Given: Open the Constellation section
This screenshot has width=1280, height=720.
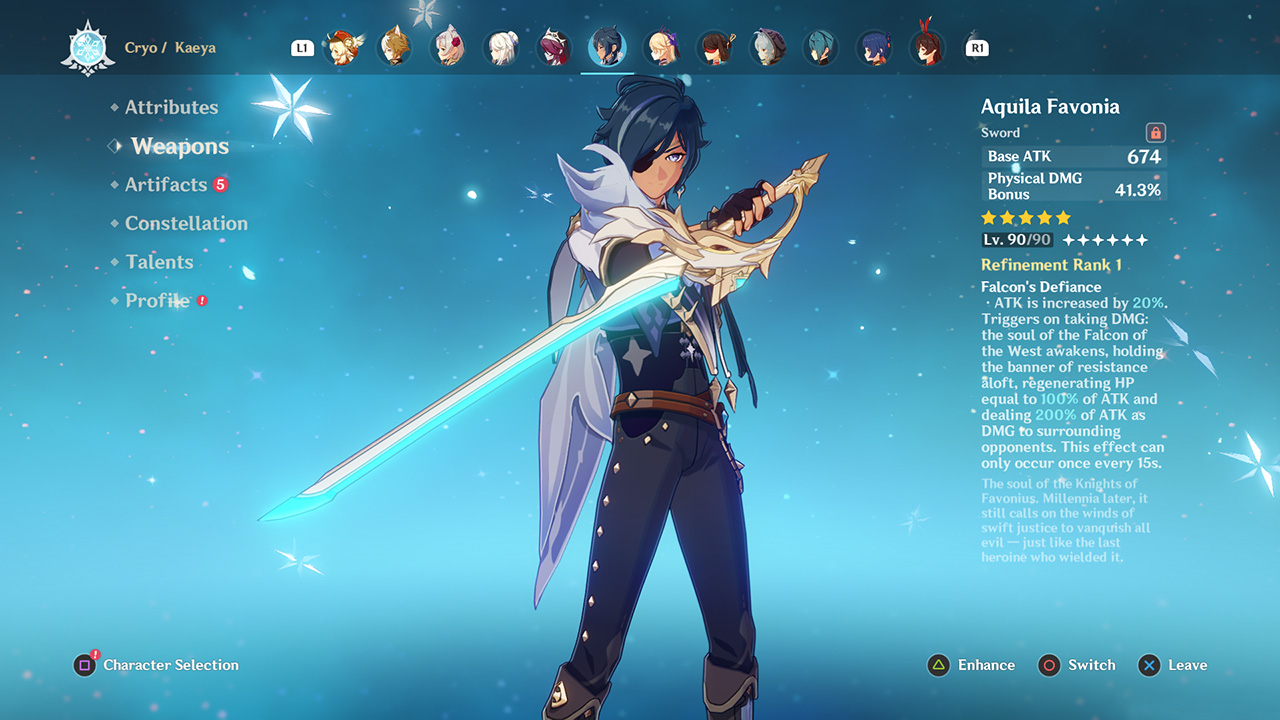Looking at the screenshot, I should click(x=186, y=223).
